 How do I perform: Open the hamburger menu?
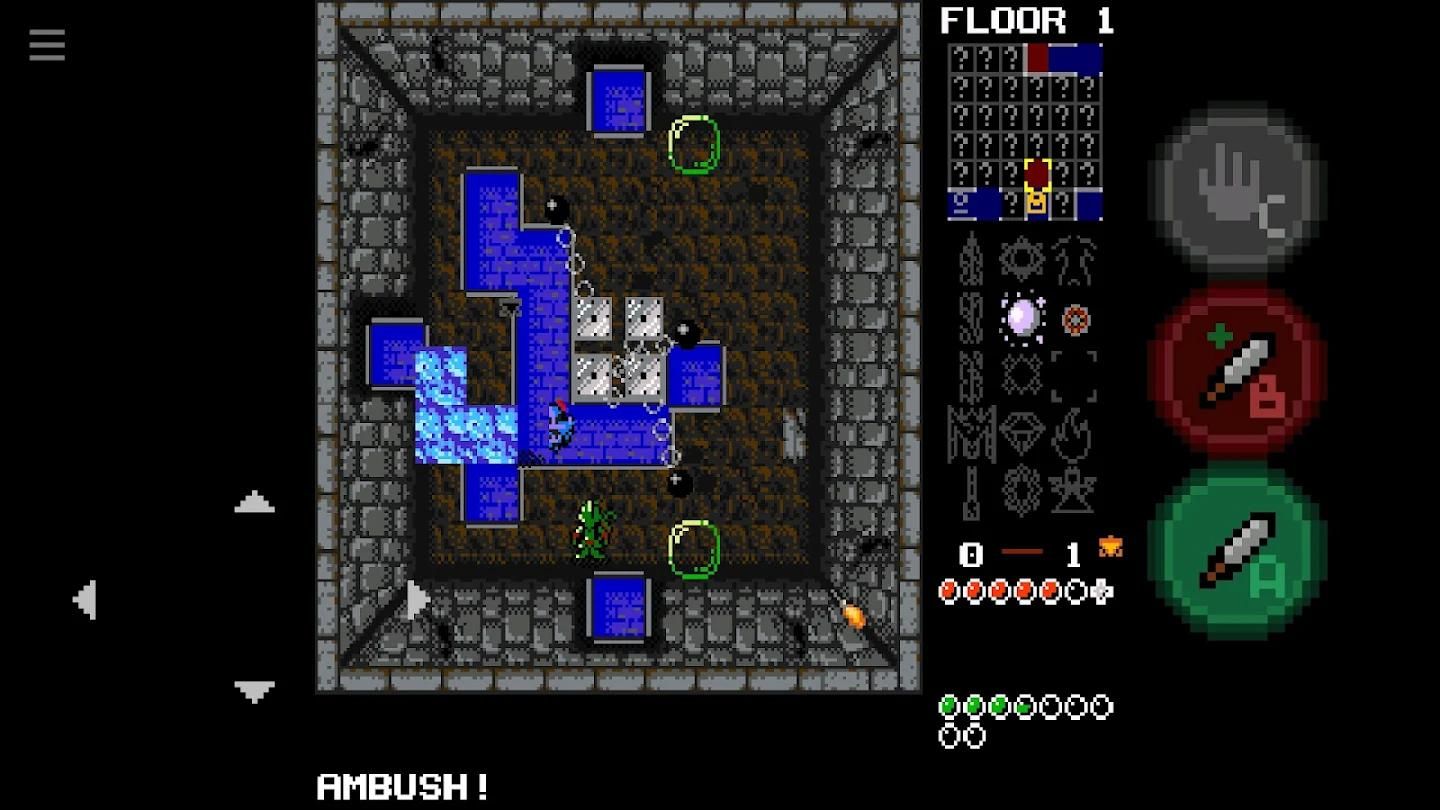click(x=47, y=45)
